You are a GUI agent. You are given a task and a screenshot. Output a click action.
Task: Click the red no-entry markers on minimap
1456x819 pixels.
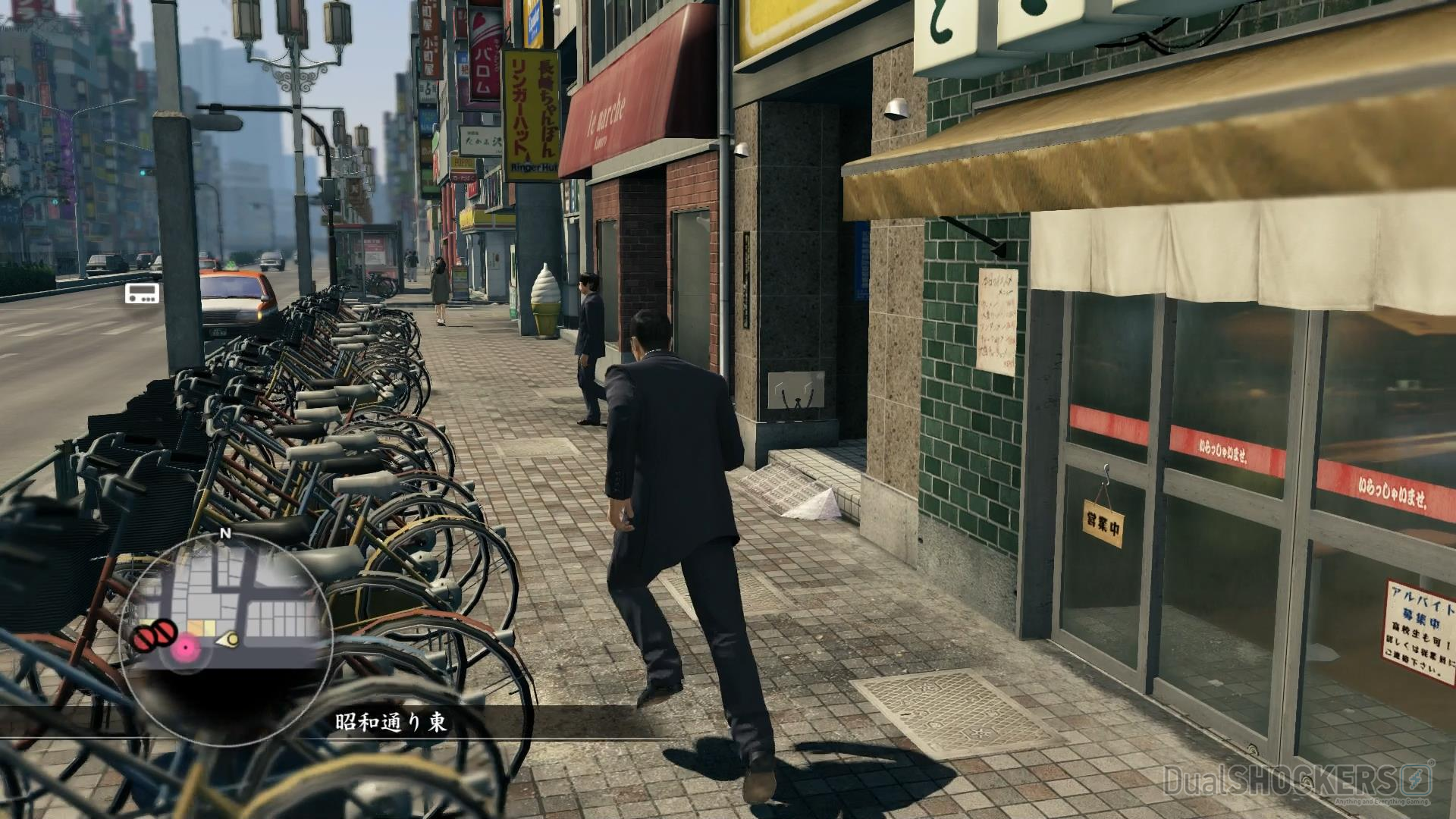(155, 635)
